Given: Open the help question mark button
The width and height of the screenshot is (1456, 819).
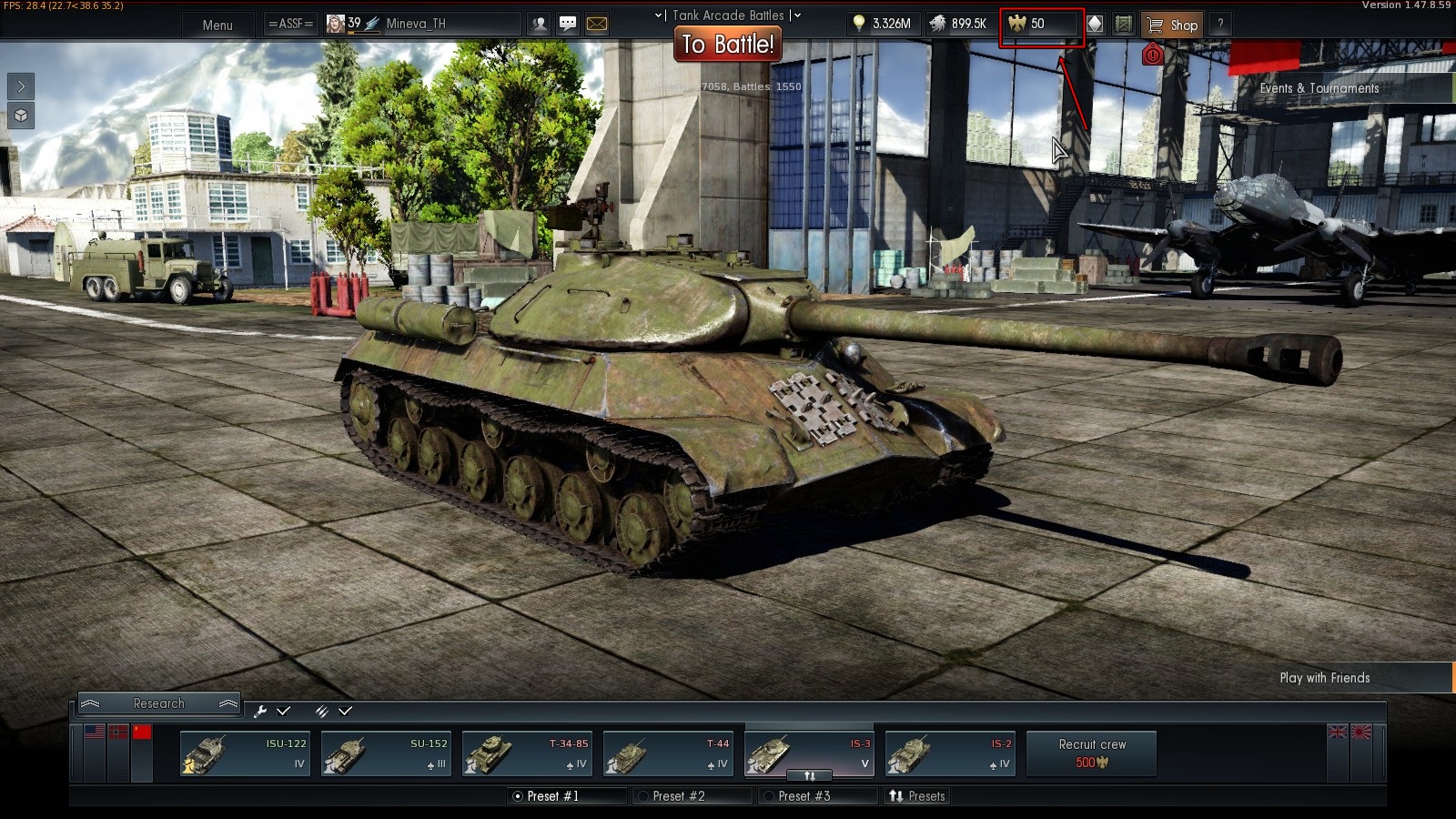Looking at the screenshot, I should click(1220, 25).
